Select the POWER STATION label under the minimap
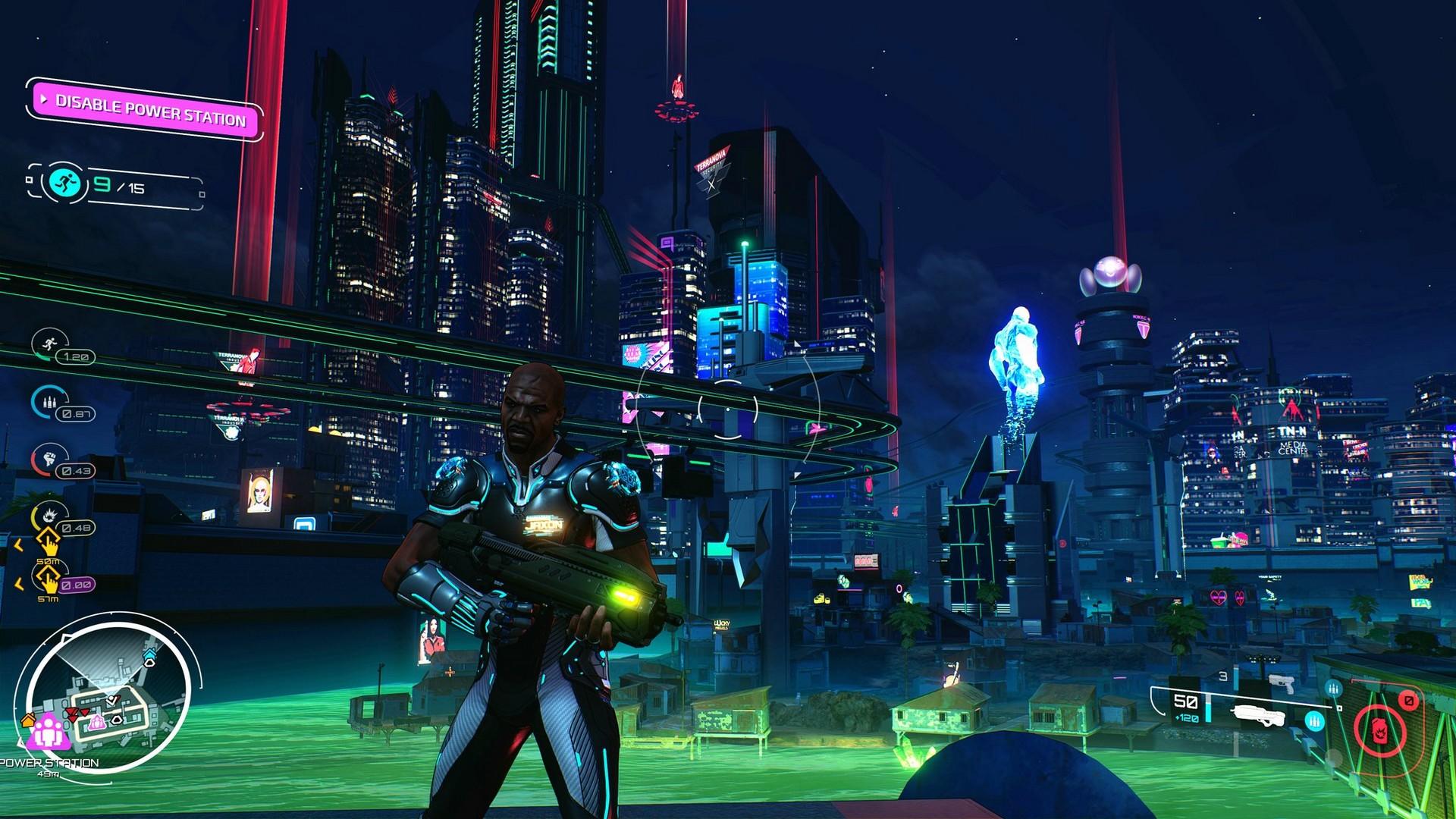Screen dimensions: 1456x819 point(49,762)
